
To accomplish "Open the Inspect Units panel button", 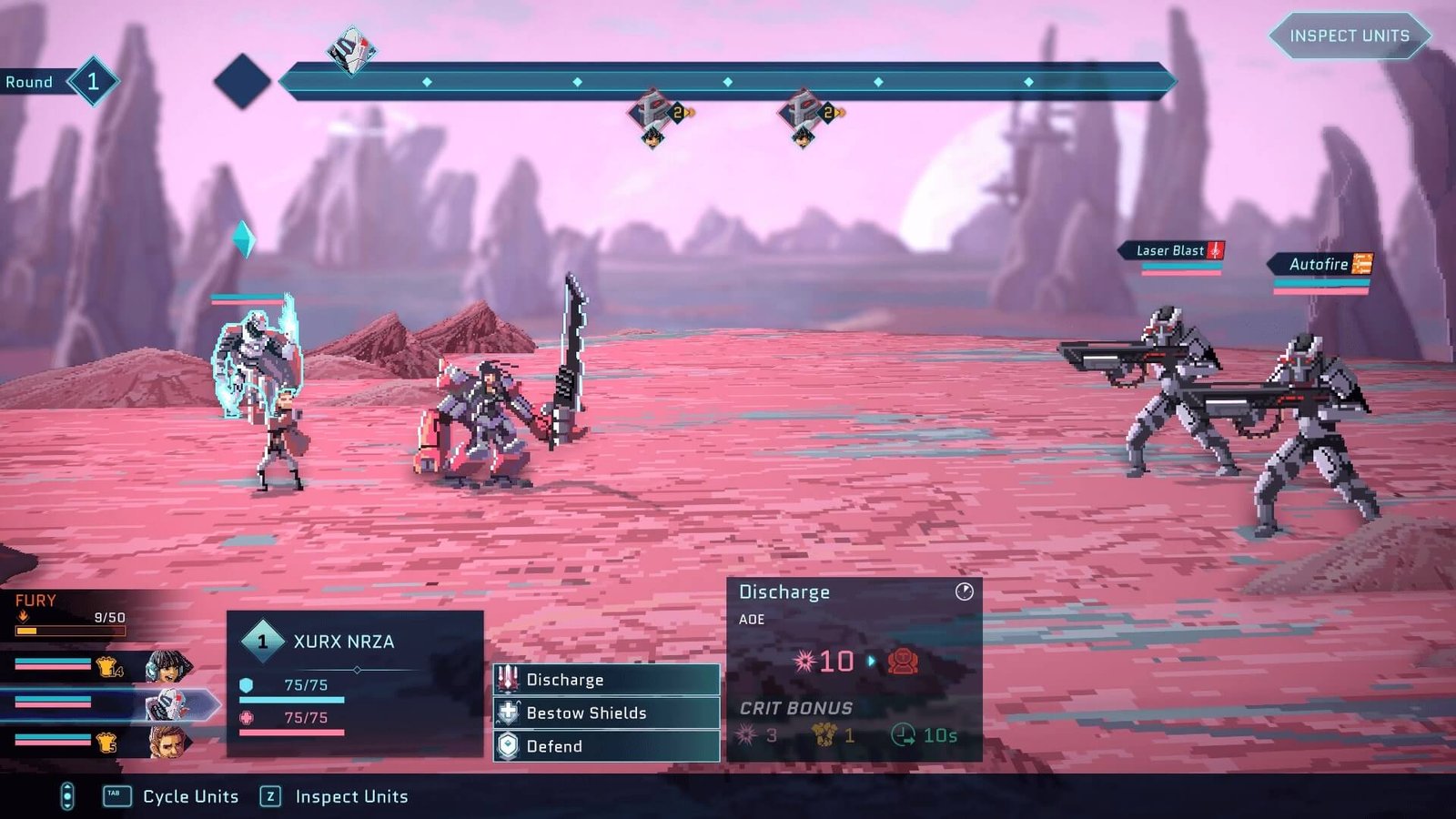I will coord(1349,36).
